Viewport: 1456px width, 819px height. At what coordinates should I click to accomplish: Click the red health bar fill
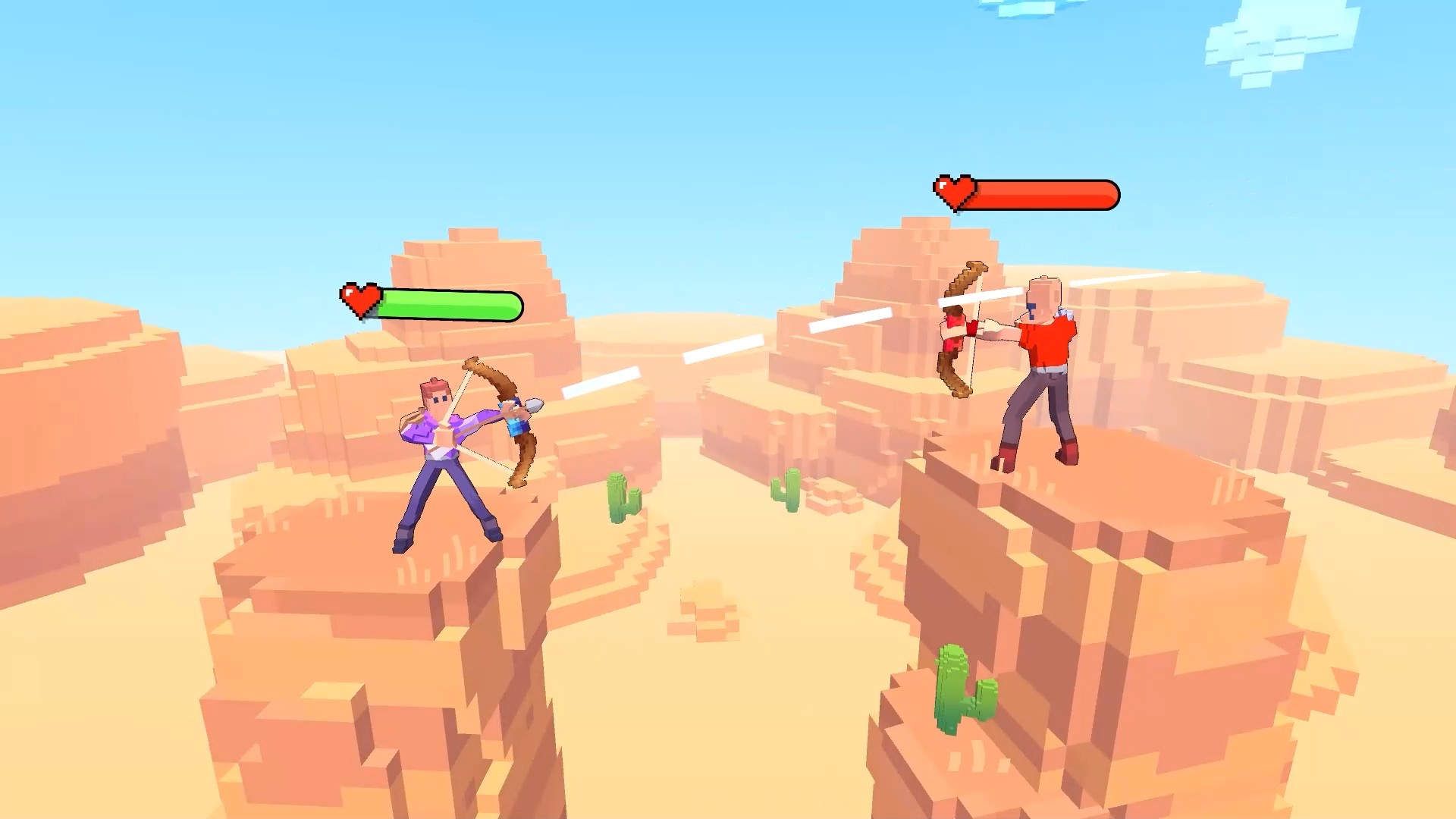point(1046,195)
